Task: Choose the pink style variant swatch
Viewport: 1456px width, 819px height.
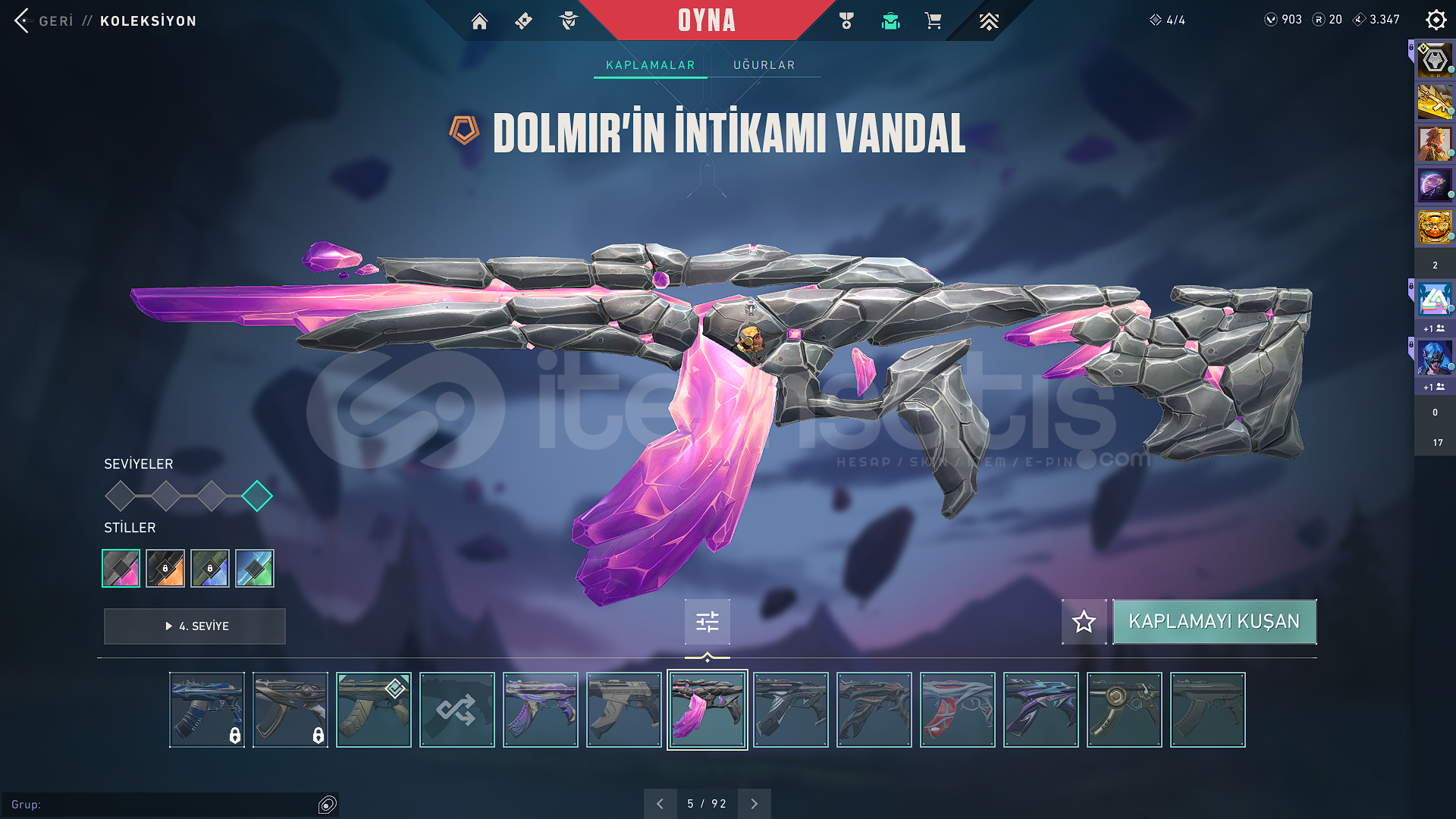Action: pyautogui.click(x=121, y=568)
